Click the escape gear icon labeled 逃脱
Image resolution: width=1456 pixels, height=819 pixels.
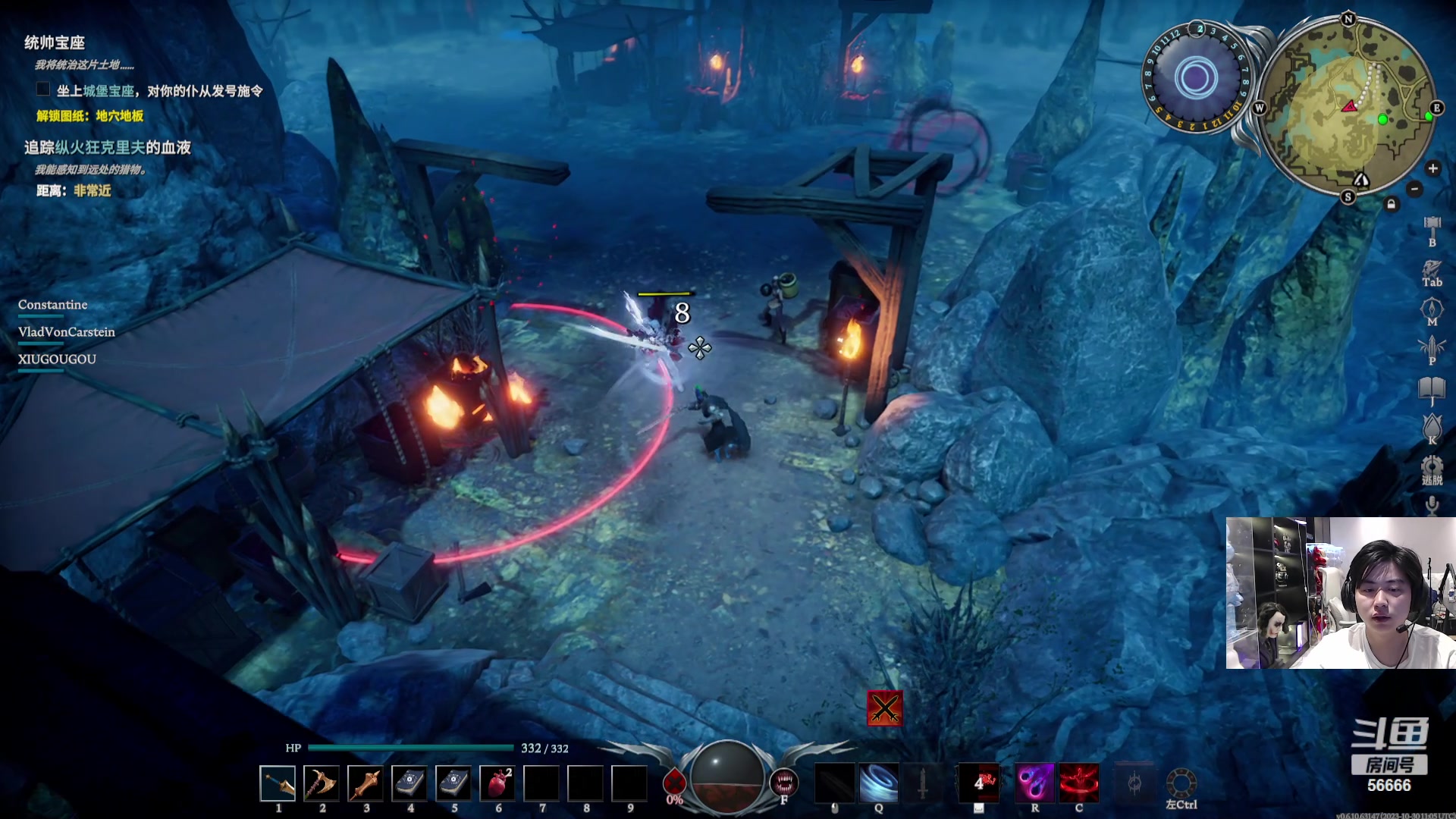pyautogui.click(x=1432, y=467)
